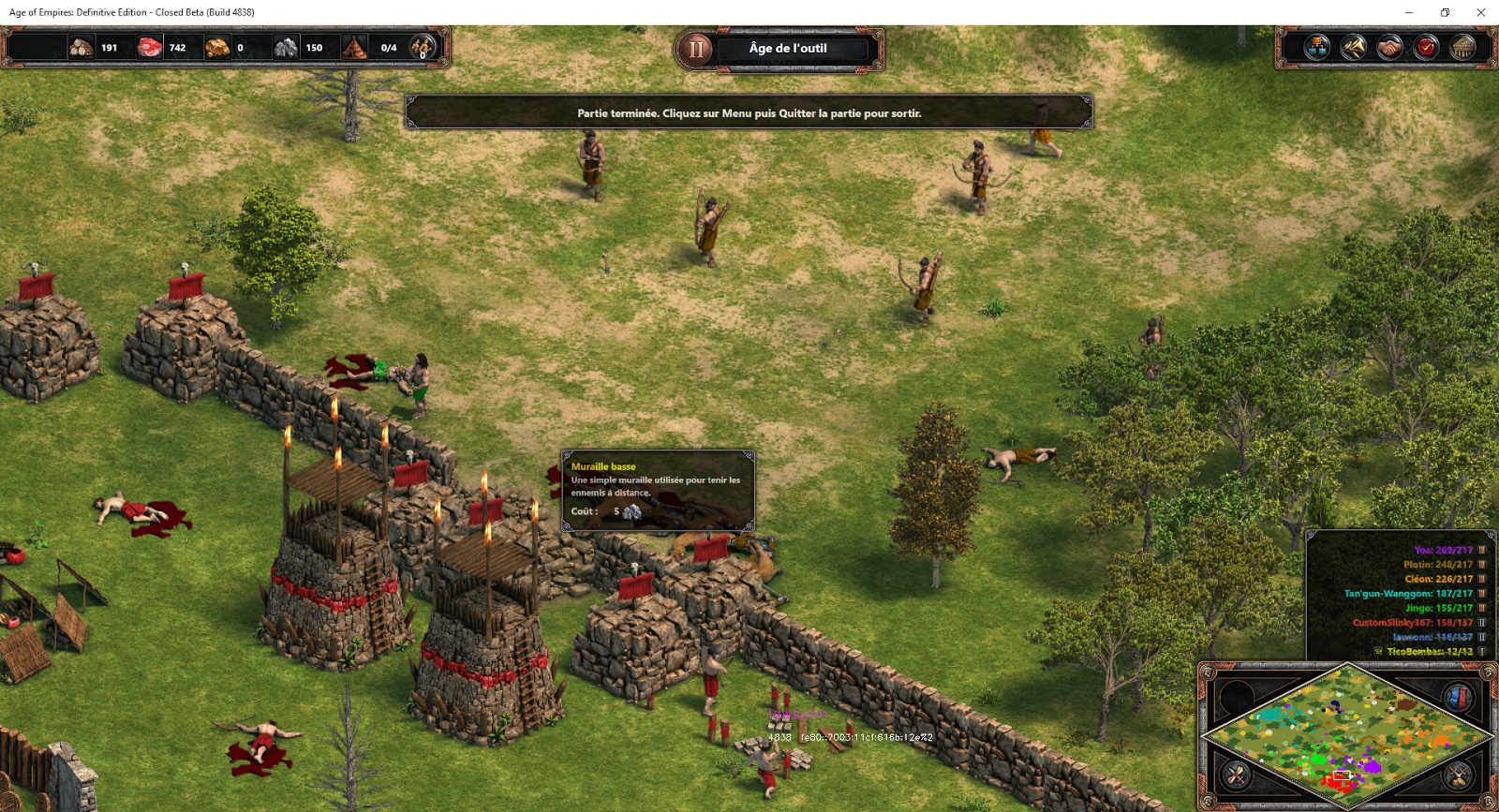Click the Tool Age II medallion
The height and width of the screenshot is (812, 1499).
(695, 49)
